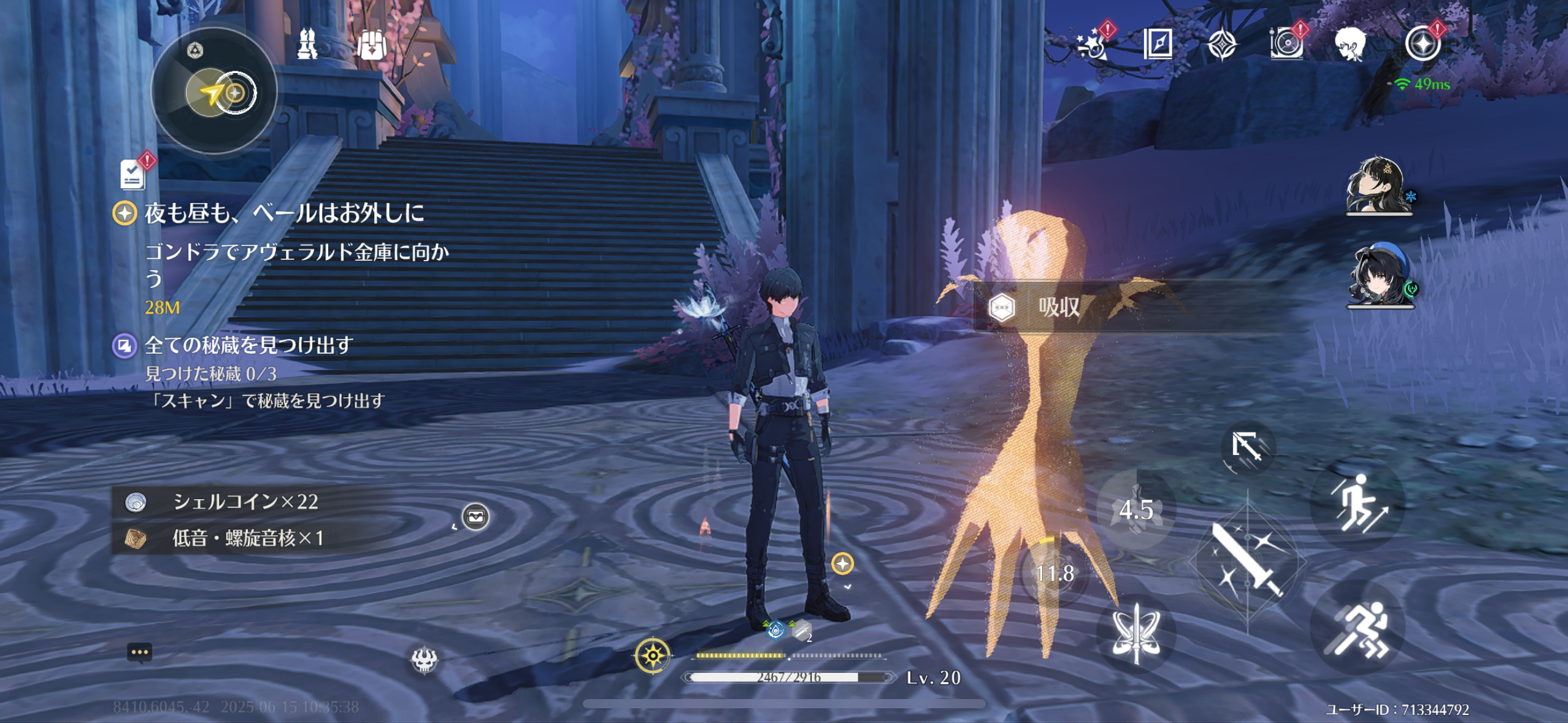This screenshot has width=1568, height=723.
Task: Switch to the blue beret character portrait
Action: (1378, 277)
